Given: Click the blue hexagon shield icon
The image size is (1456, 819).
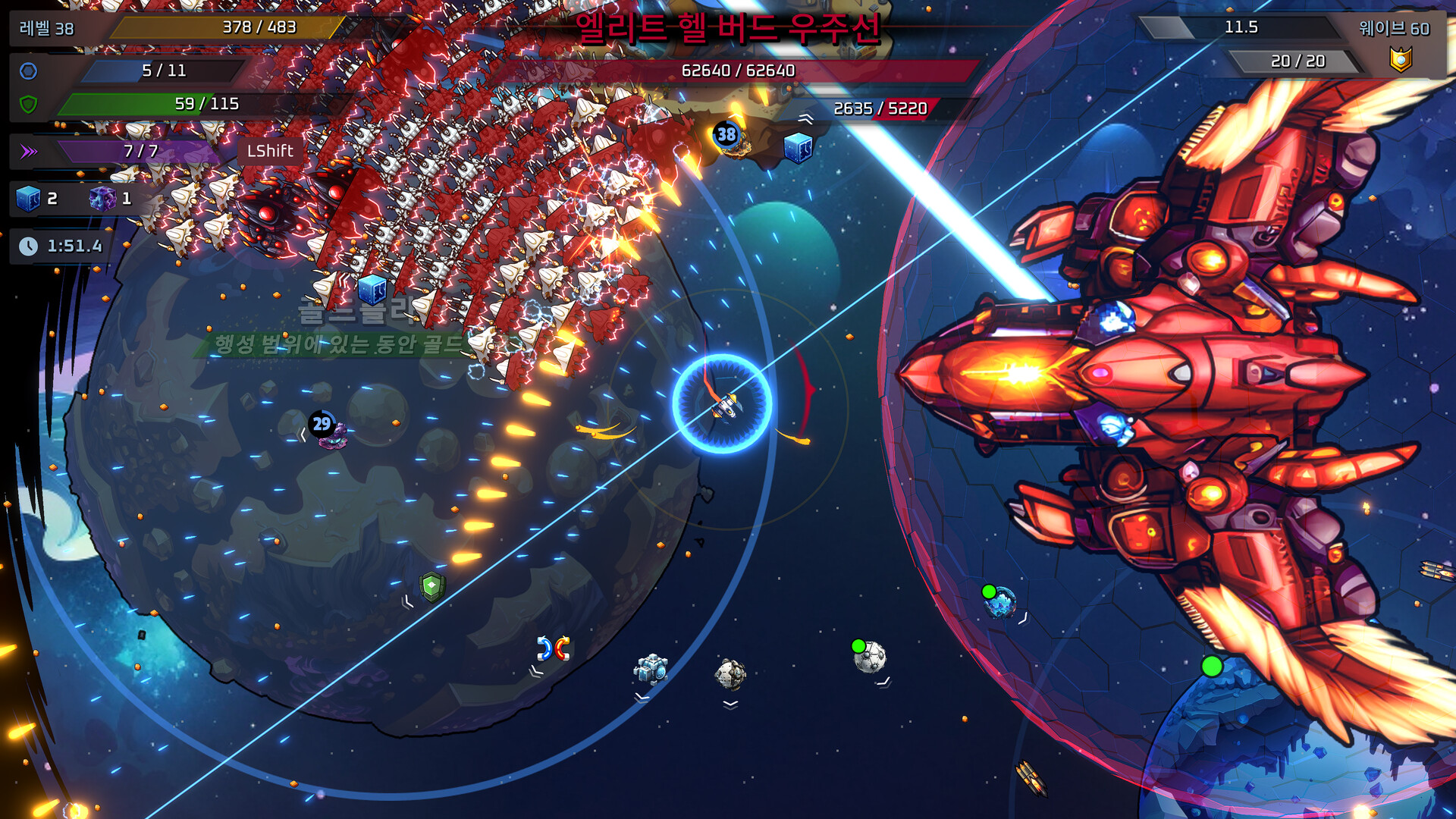Looking at the screenshot, I should [28, 71].
